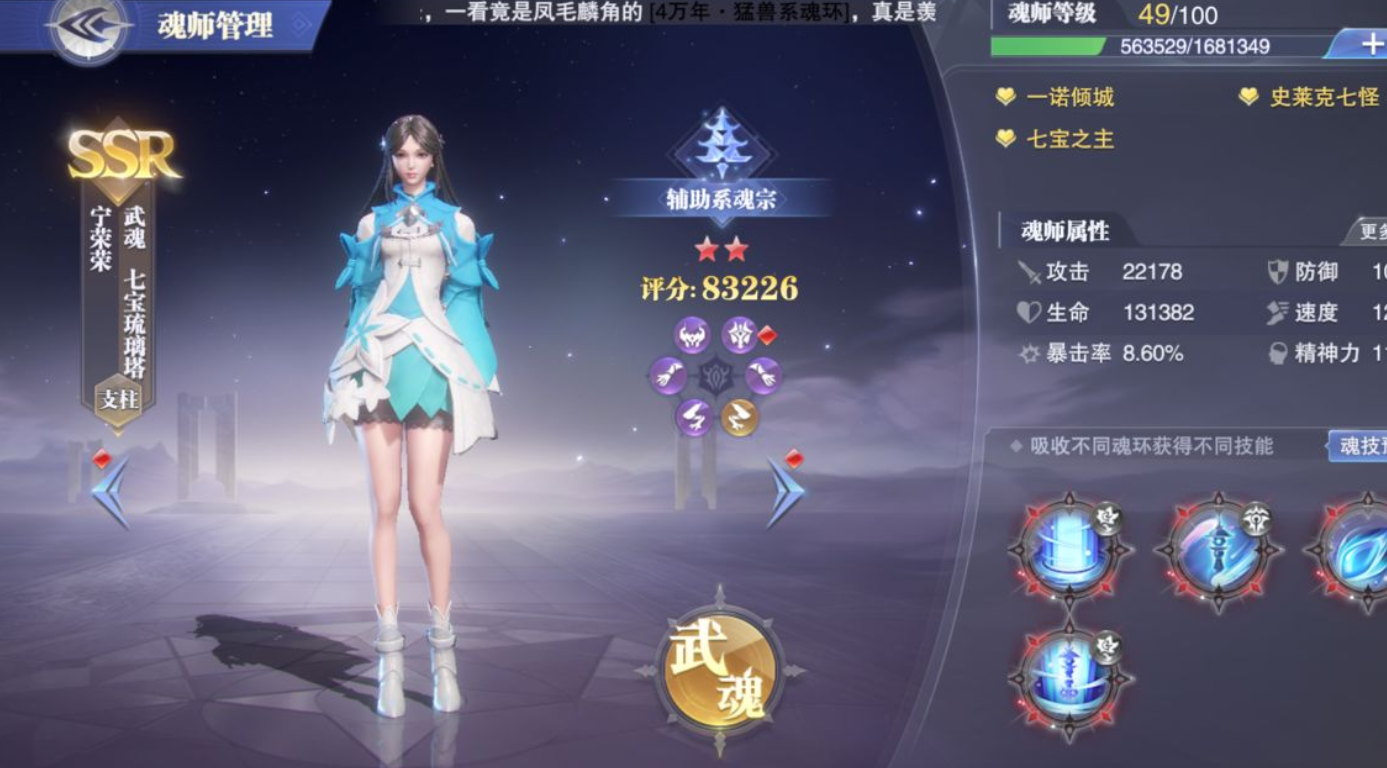Click the 防御 shield attribute icon
The image size is (1387, 768).
click(1278, 271)
